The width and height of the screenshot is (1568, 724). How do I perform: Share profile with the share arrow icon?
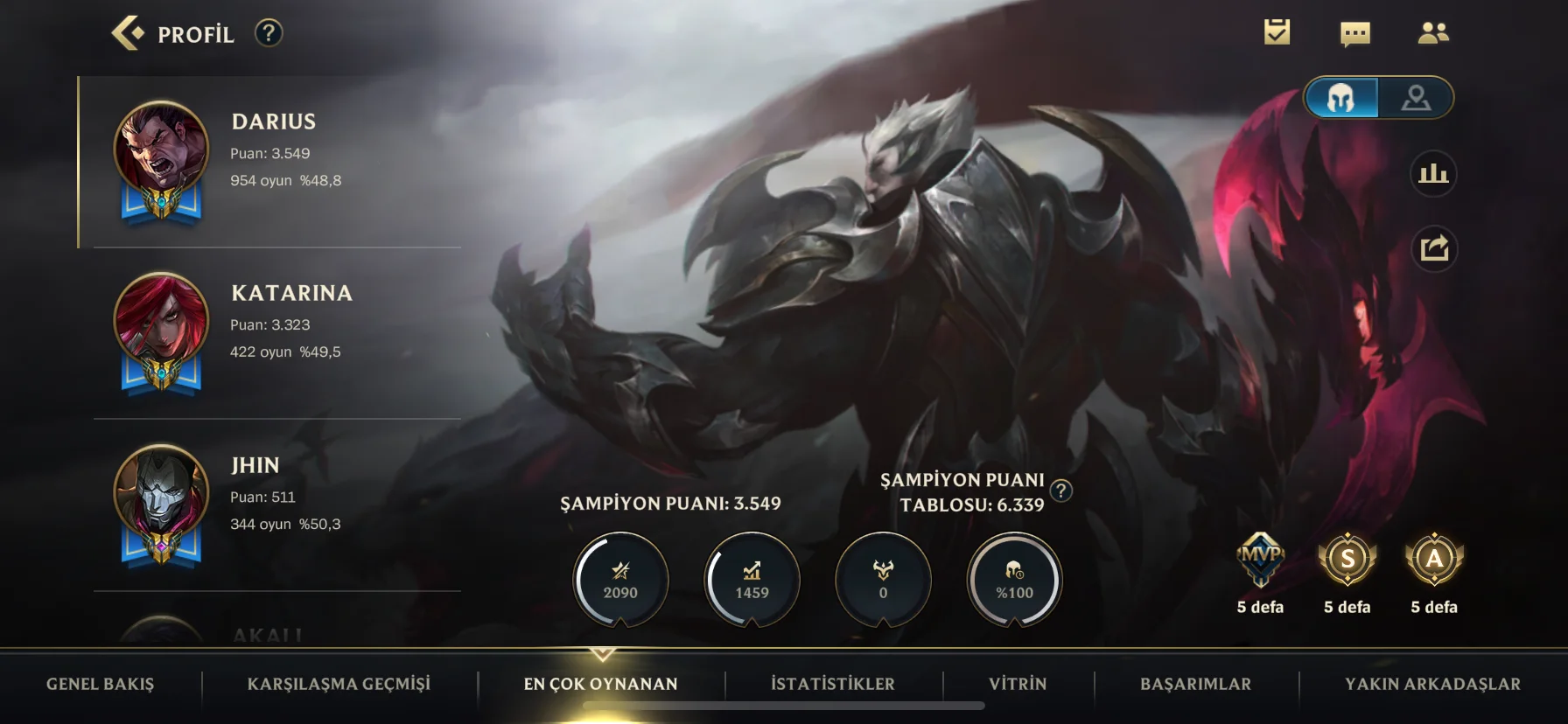click(x=1433, y=249)
